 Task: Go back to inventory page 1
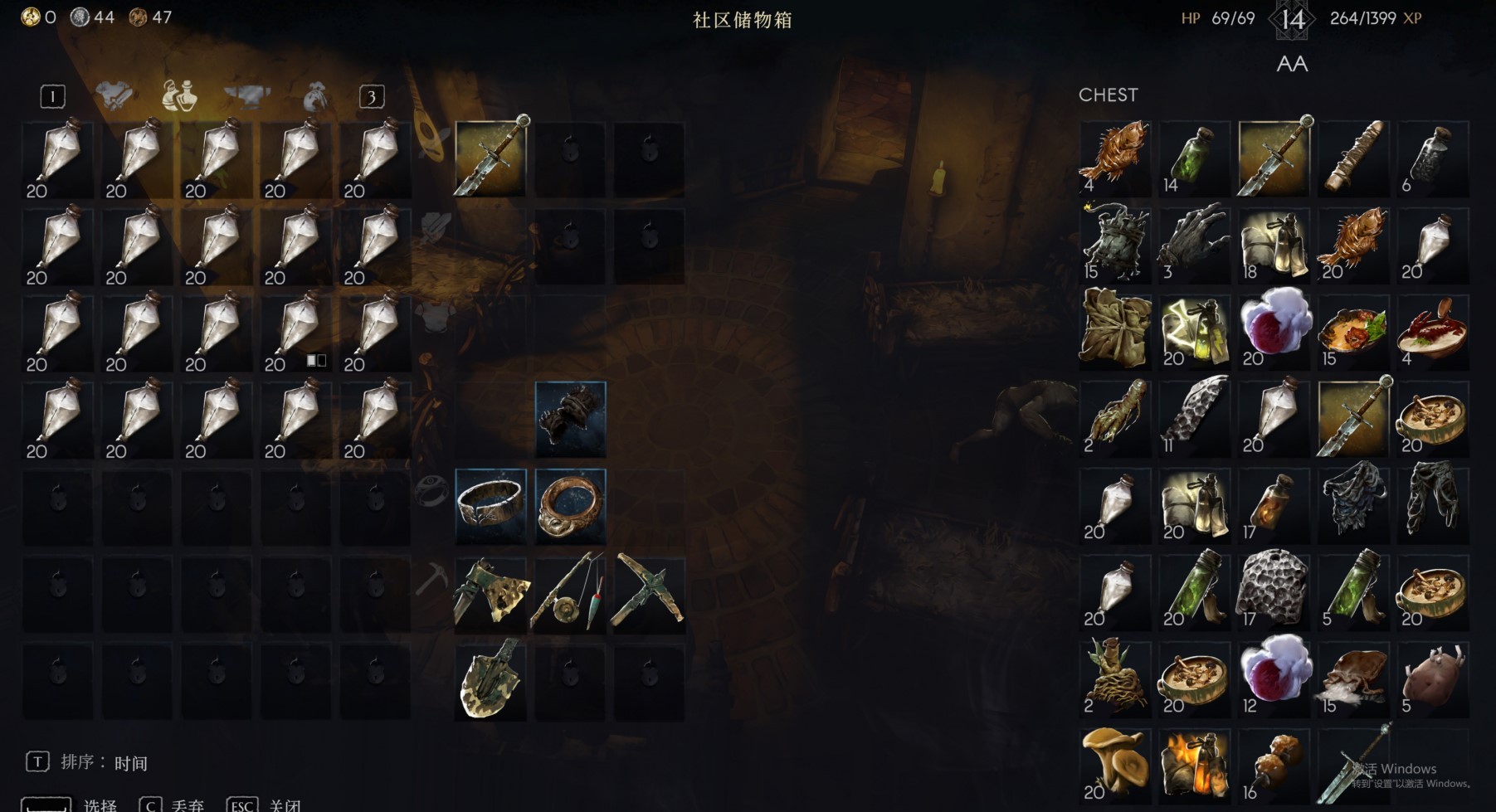coord(51,95)
